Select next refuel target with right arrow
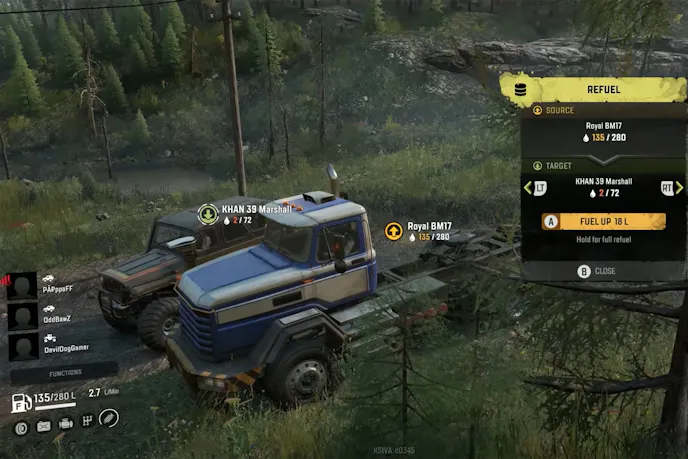688x459 pixels. pyautogui.click(x=680, y=187)
